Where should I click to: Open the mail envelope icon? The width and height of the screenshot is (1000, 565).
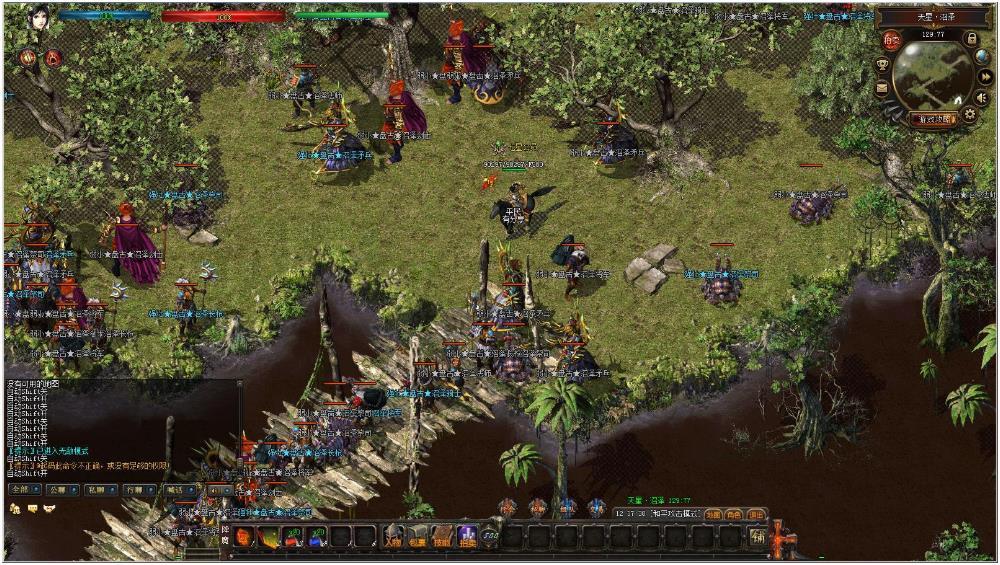click(x=882, y=88)
